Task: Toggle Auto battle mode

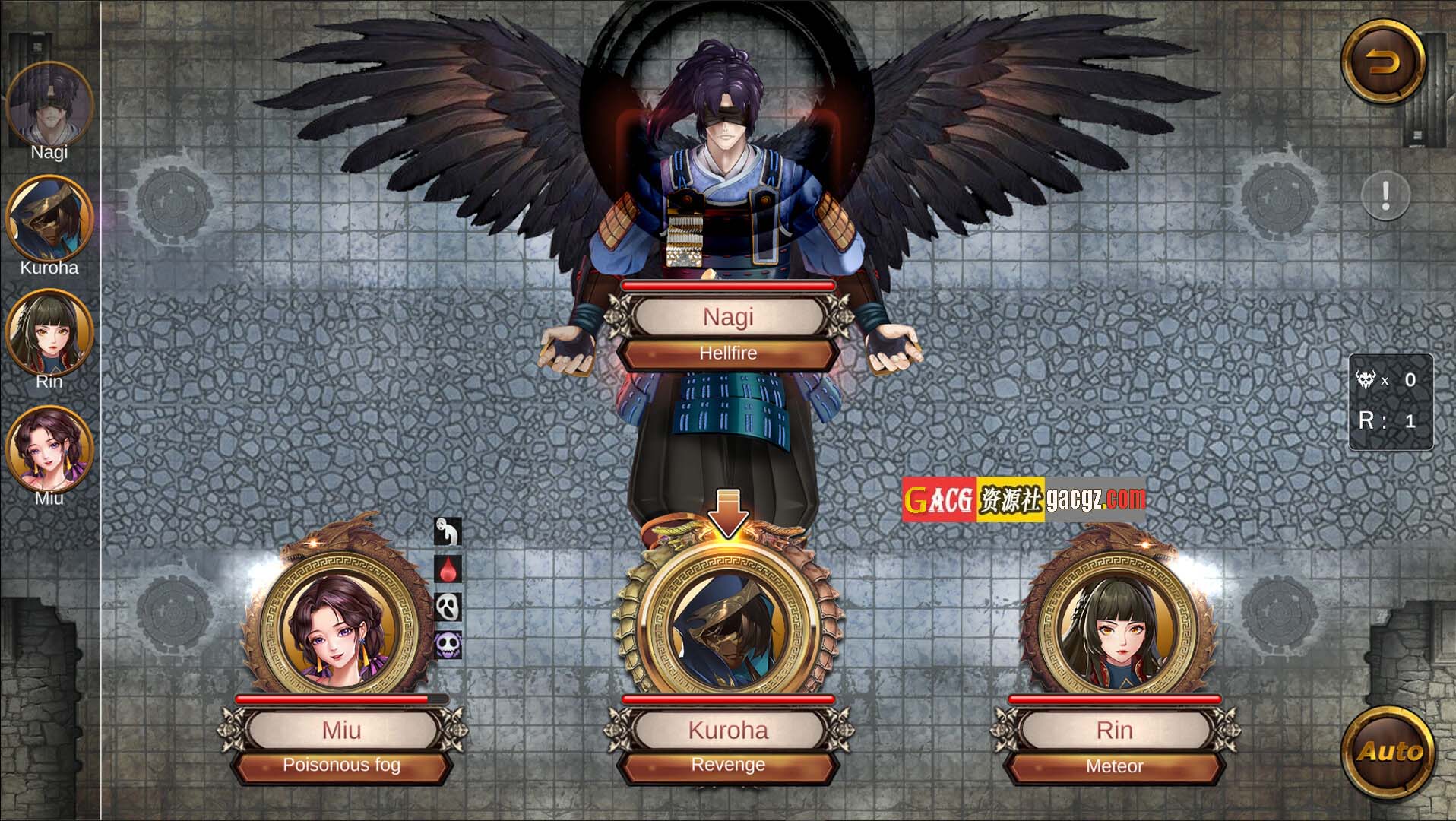Action: click(1382, 751)
